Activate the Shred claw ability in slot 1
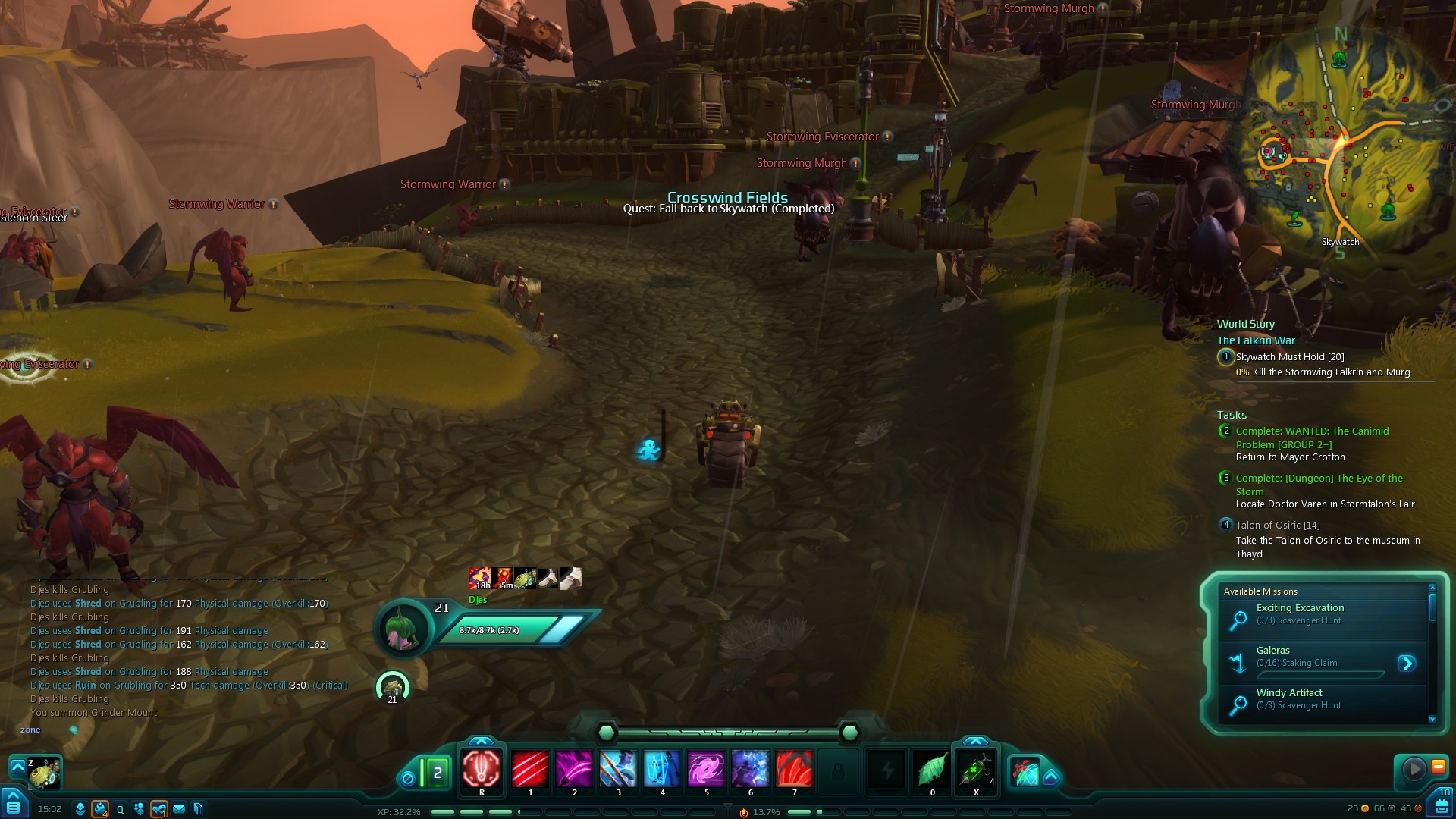The image size is (1456, 819). (530, 769)
